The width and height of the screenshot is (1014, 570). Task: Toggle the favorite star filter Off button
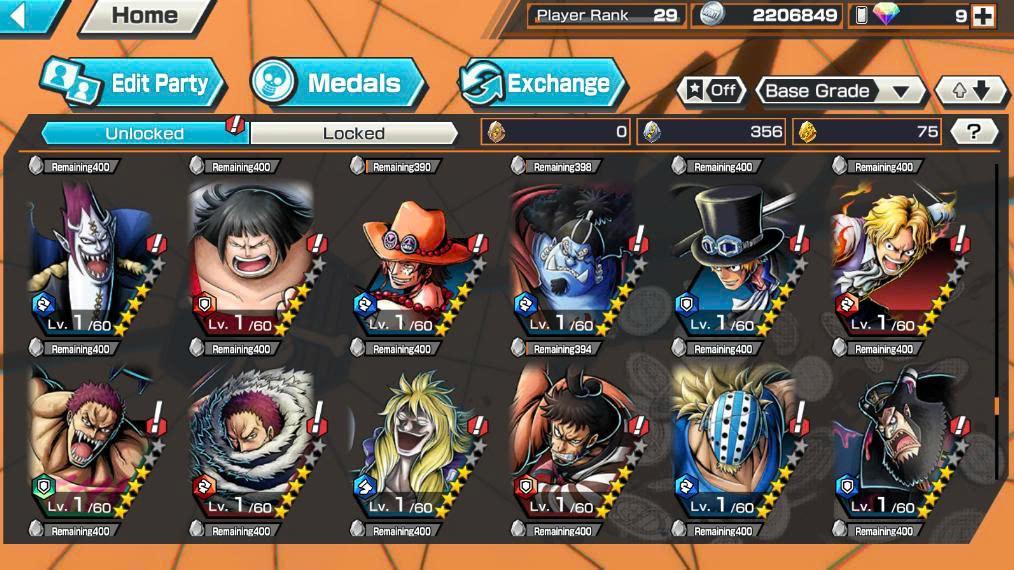pos(711,90)
